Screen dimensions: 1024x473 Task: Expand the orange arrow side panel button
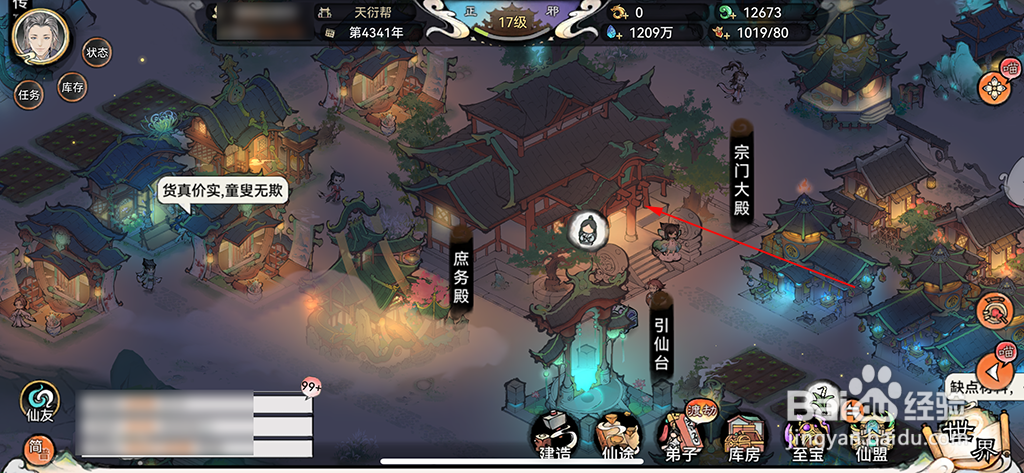coord(1002,371)
